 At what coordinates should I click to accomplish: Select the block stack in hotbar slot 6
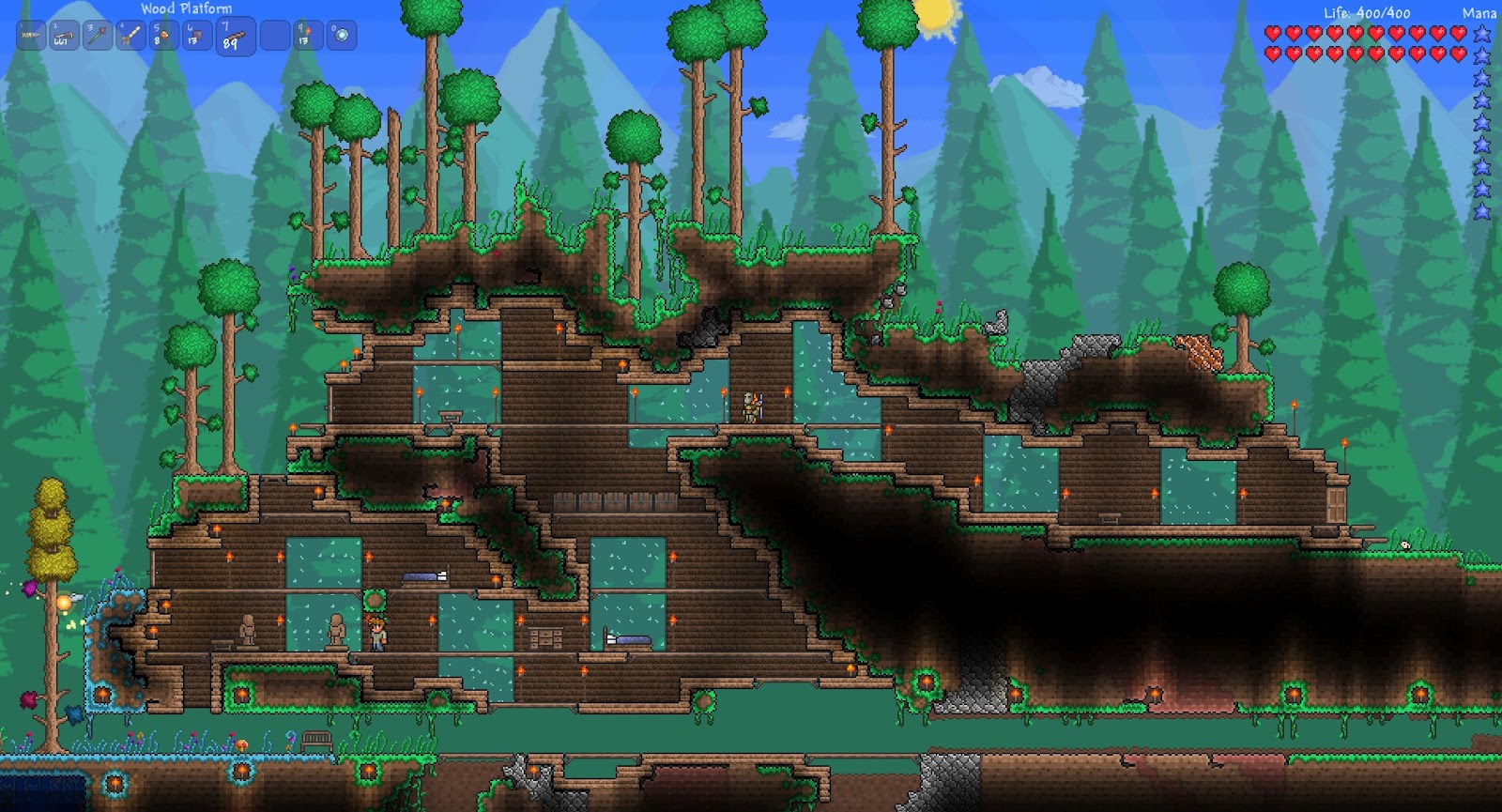[198, 35]
